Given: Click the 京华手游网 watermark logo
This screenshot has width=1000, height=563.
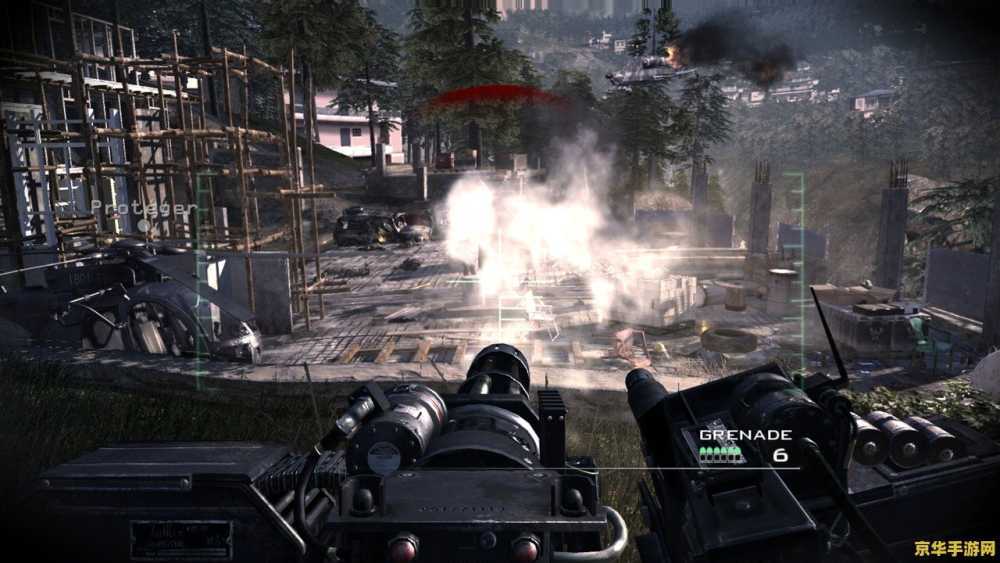Looking at the screenshot, I should coord(955,548).
